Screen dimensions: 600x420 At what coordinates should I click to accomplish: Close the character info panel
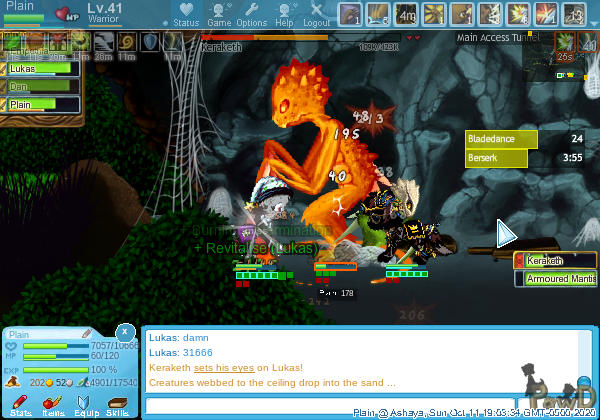[124, 331]
